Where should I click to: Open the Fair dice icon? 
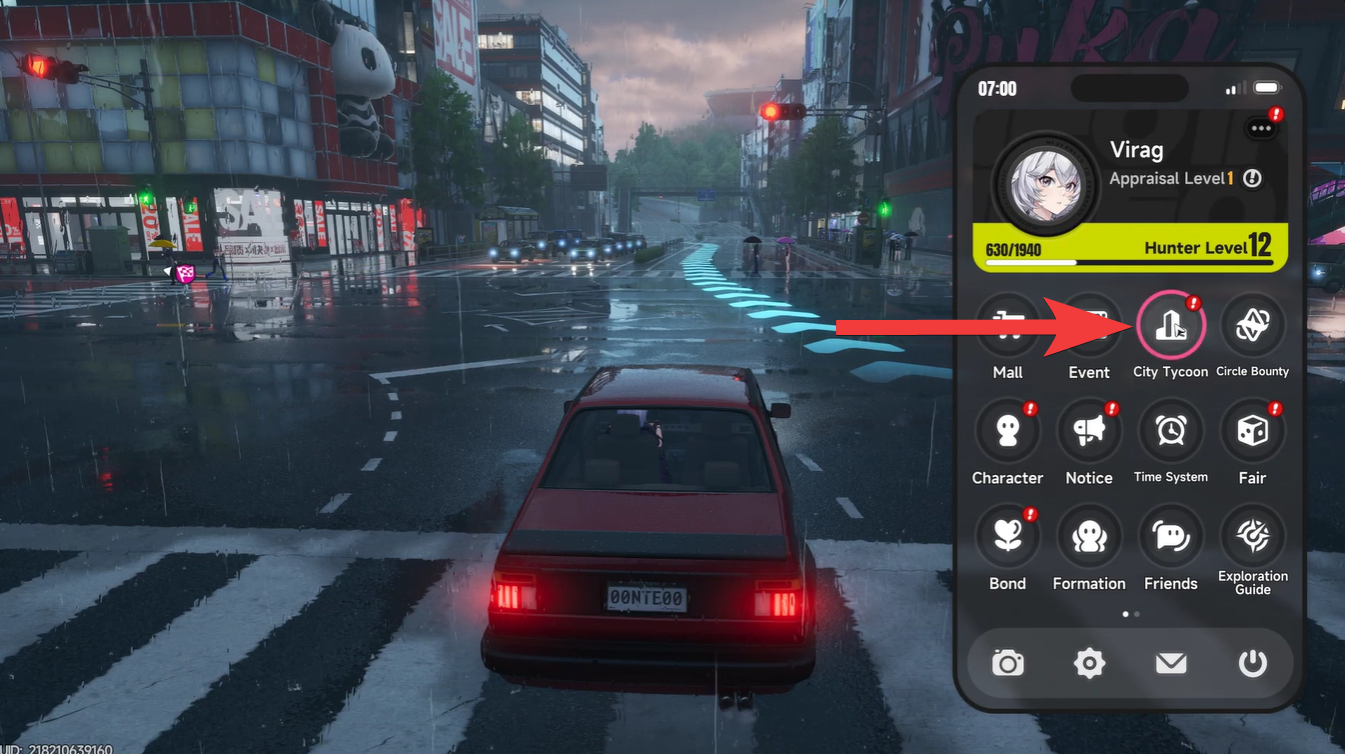(1253, 430)
